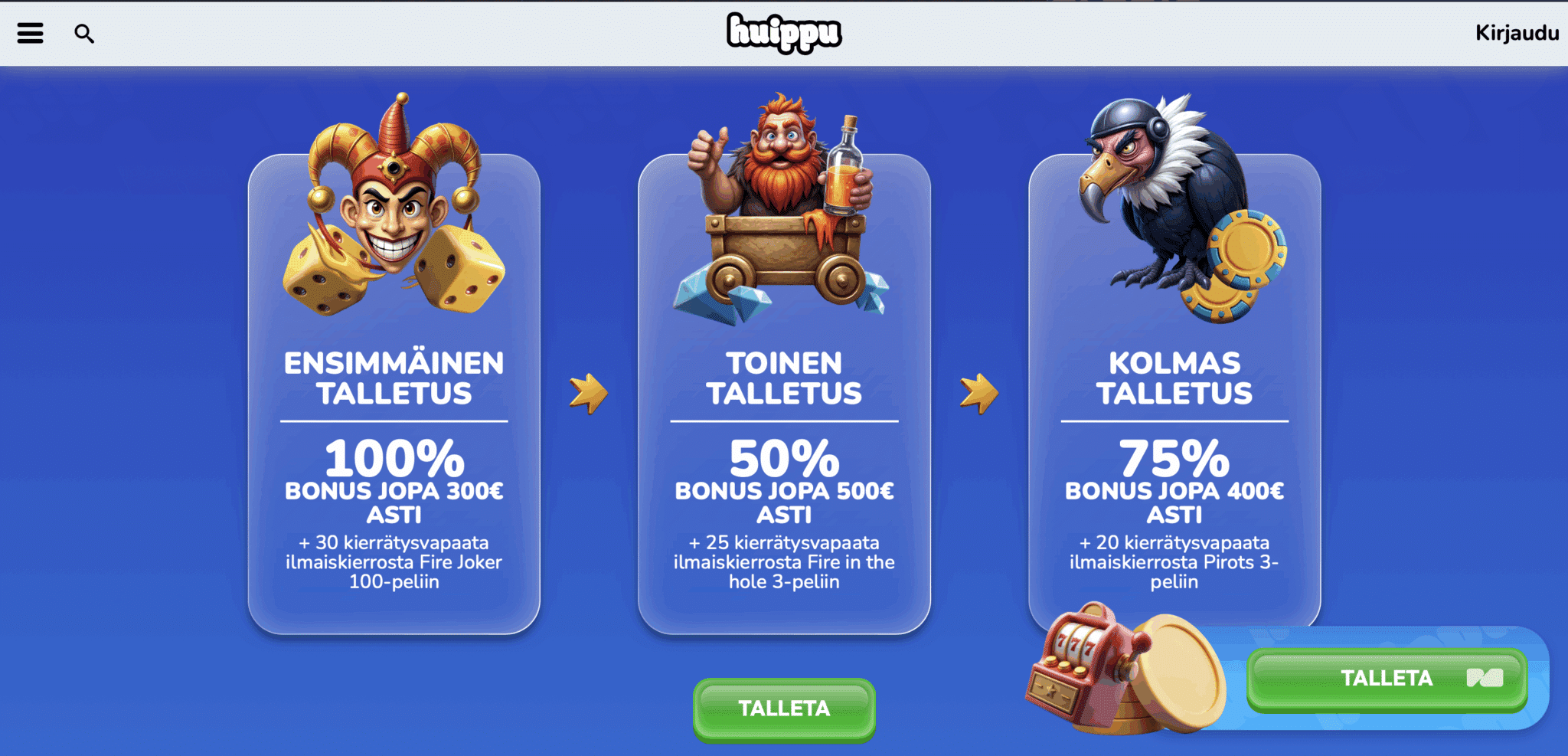
Task: Click the payment method icon inside TALLETA button
Action: pos(1486,679)
